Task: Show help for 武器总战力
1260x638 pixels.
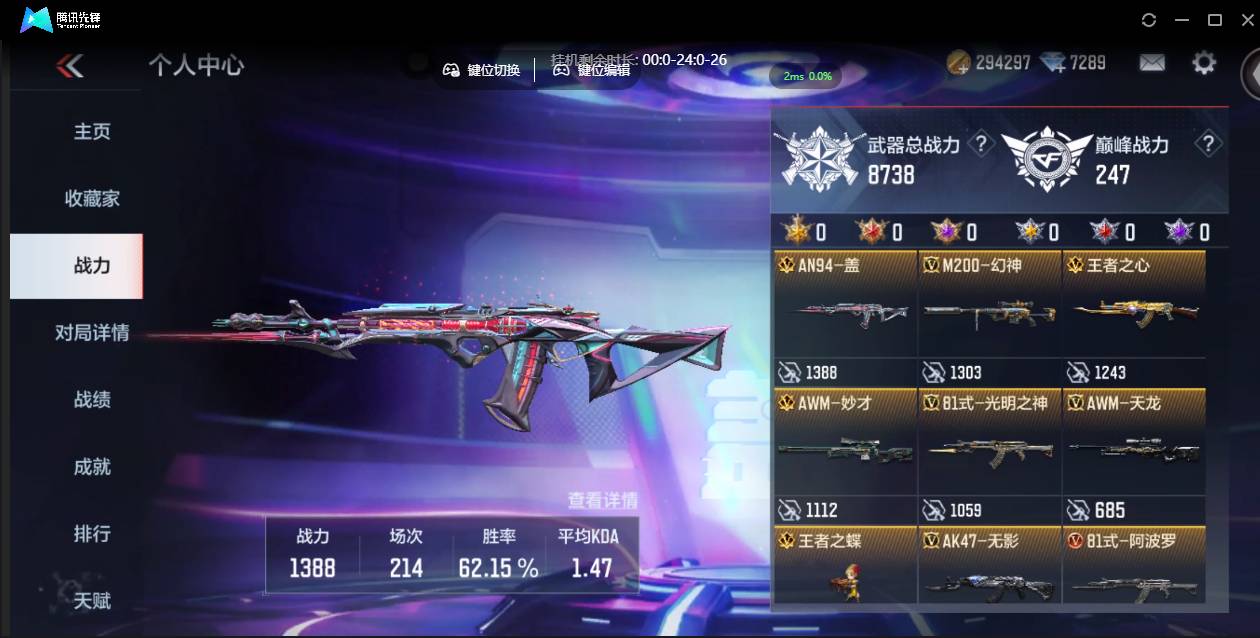Action: (982, 144)
